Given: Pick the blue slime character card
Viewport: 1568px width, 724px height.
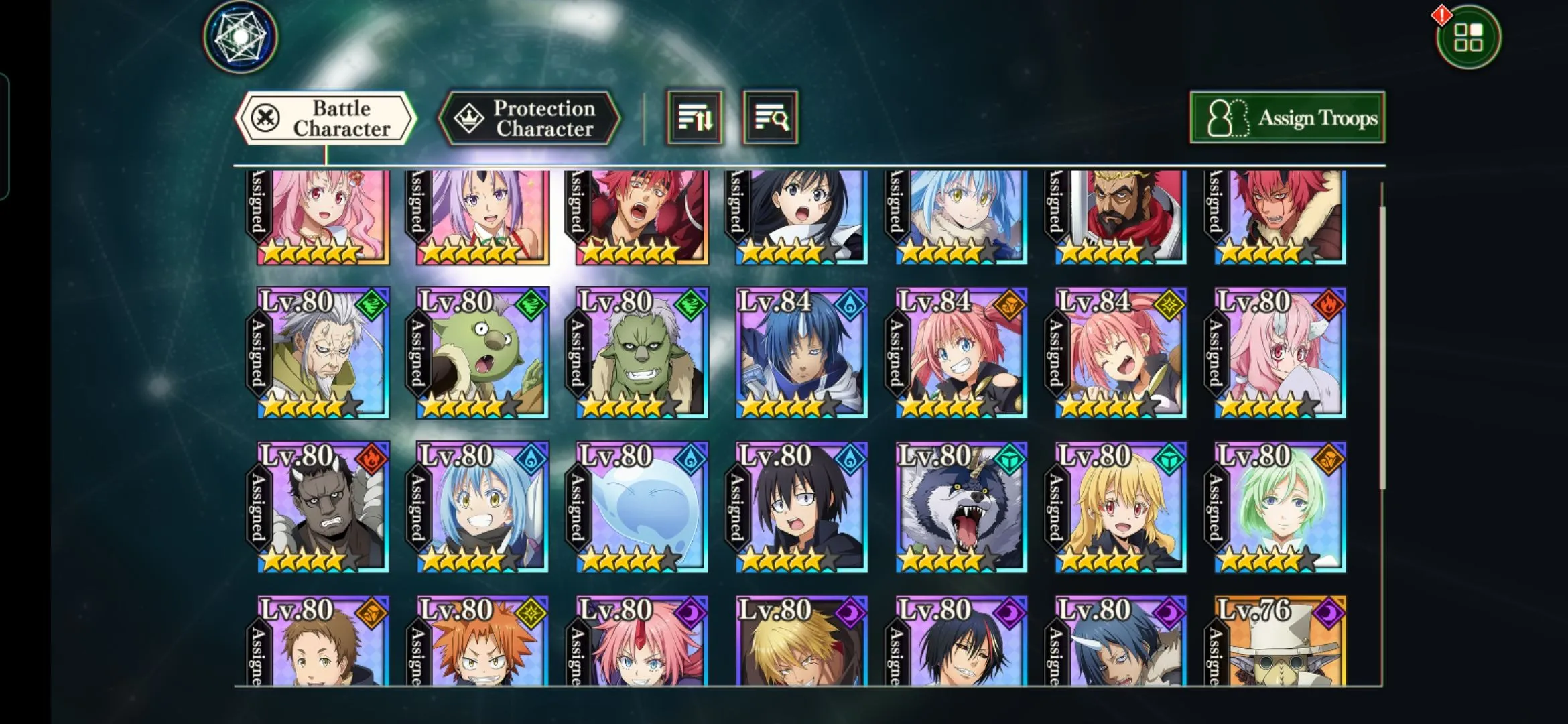Looking at the screenshot, I should [642, 507].
